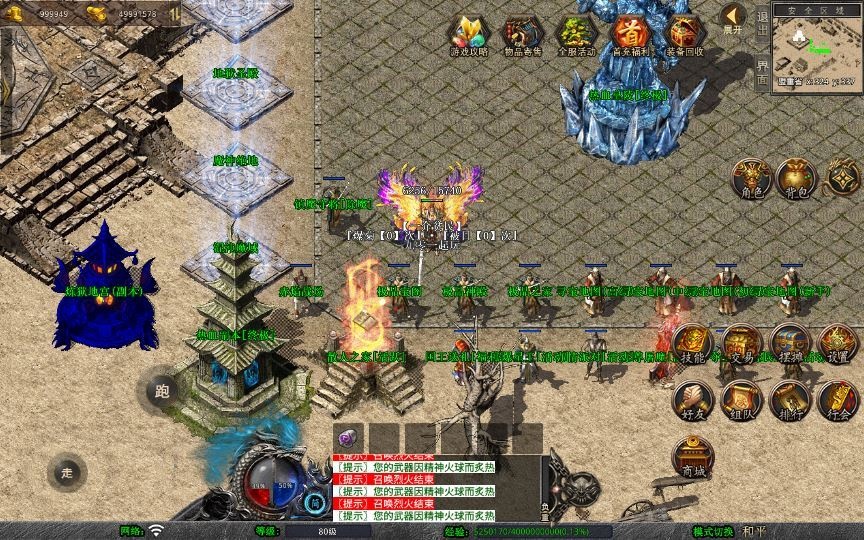
Task: Open the 技能 skills menu
Action: [692, 345]
